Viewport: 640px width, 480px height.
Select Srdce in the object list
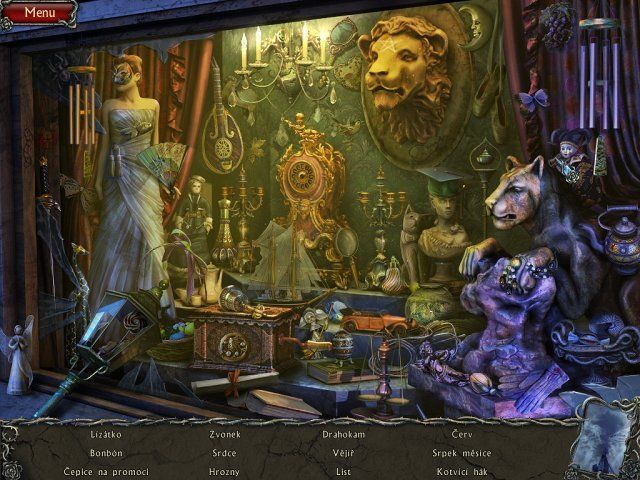tap(224, 453)
